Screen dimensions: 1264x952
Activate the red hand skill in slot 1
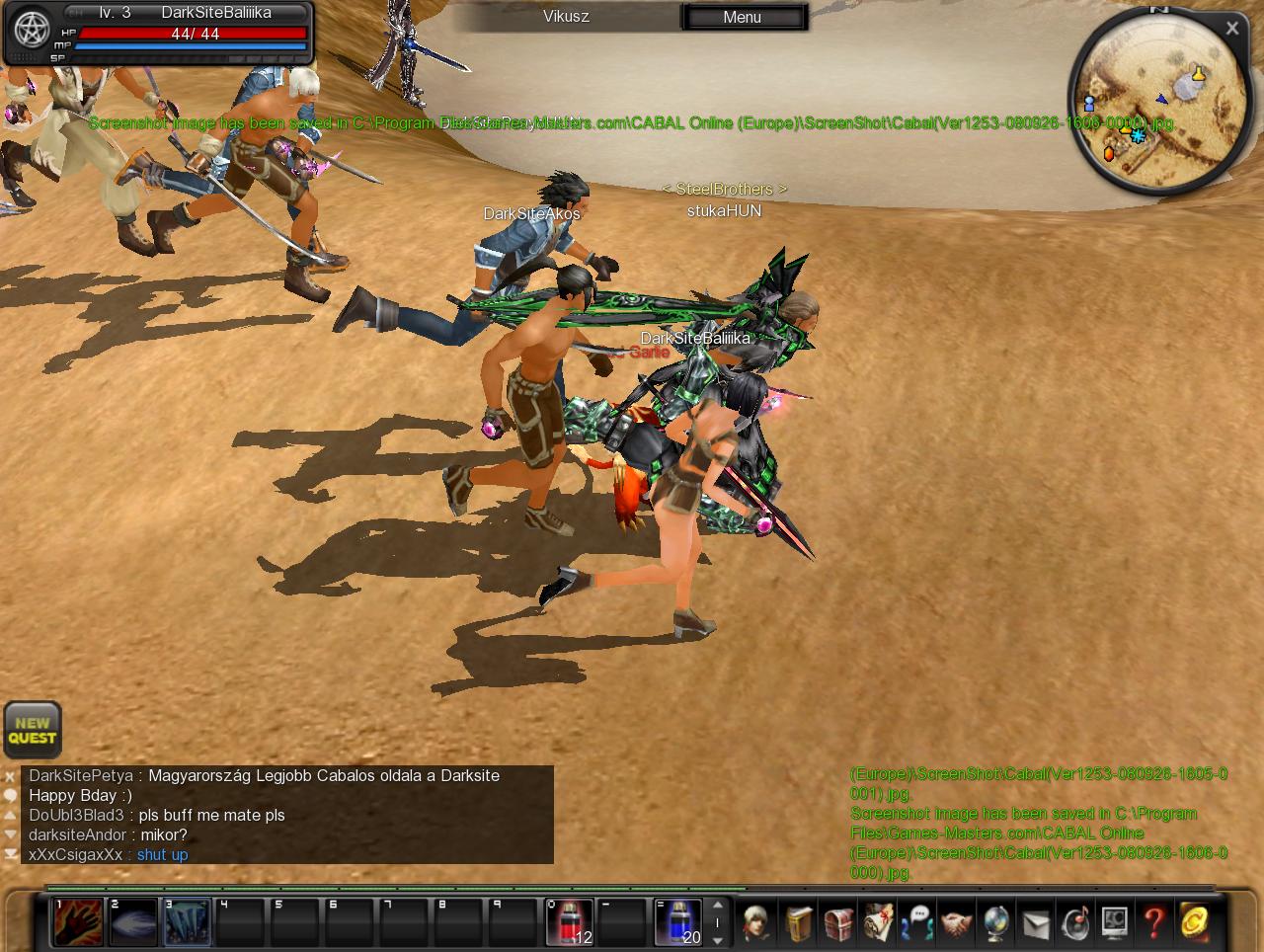coord(77,922)
